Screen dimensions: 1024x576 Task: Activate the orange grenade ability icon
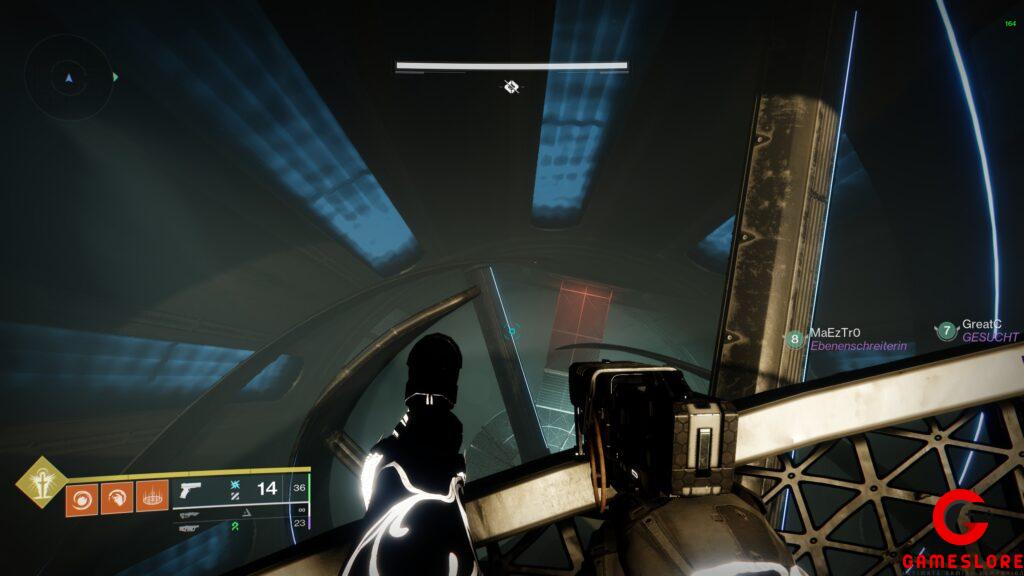tap(82, 498)
